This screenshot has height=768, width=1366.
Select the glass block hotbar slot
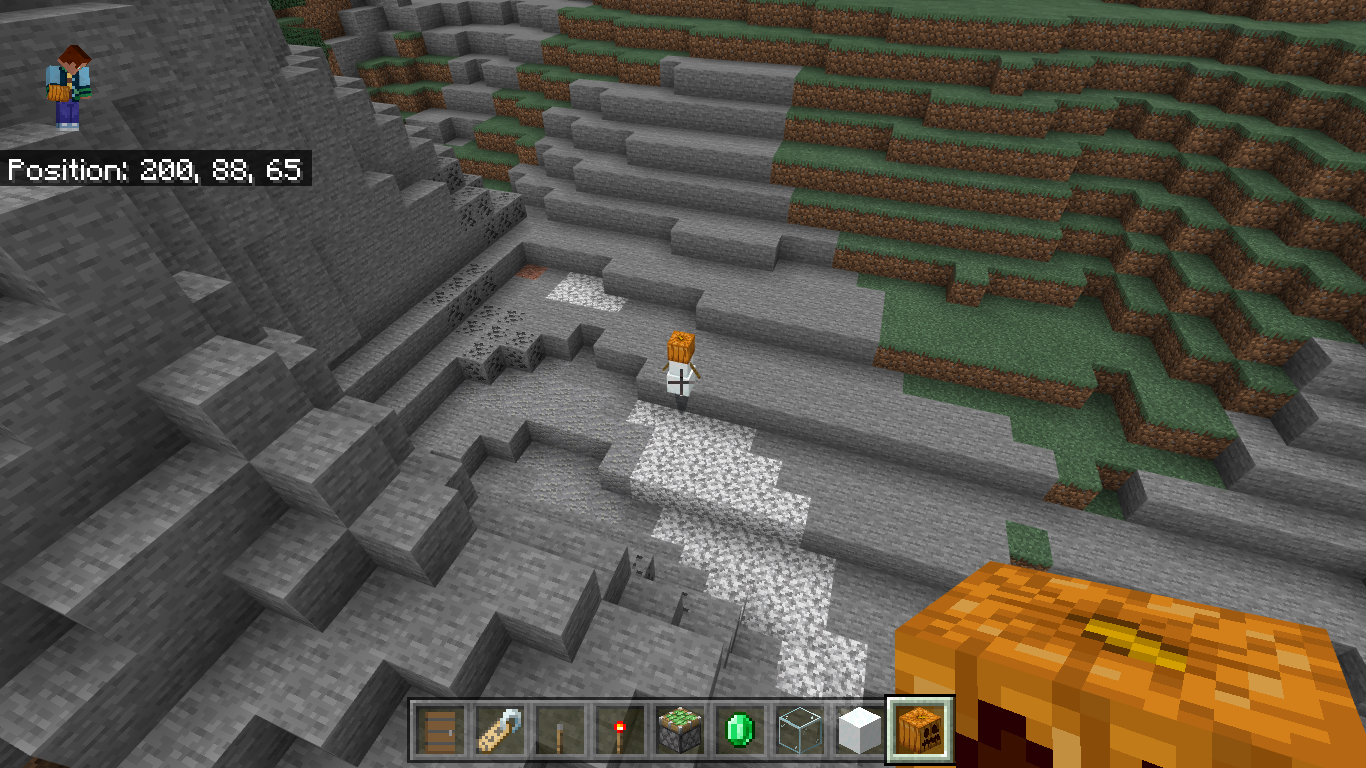pyautogui.click(x=800, y=731)
